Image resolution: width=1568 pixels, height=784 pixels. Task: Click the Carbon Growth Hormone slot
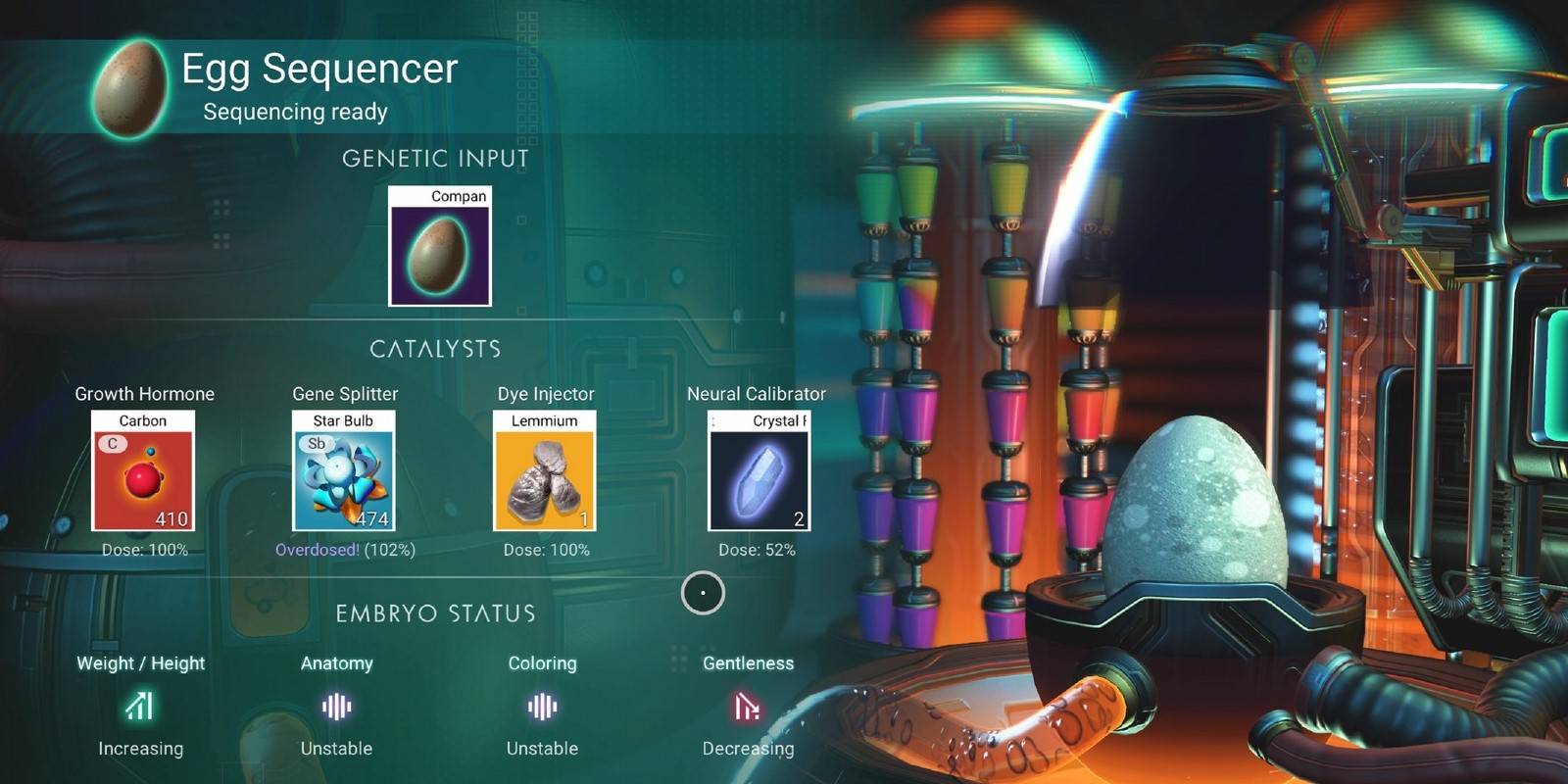pyautogui.click(x=143, y=471)
